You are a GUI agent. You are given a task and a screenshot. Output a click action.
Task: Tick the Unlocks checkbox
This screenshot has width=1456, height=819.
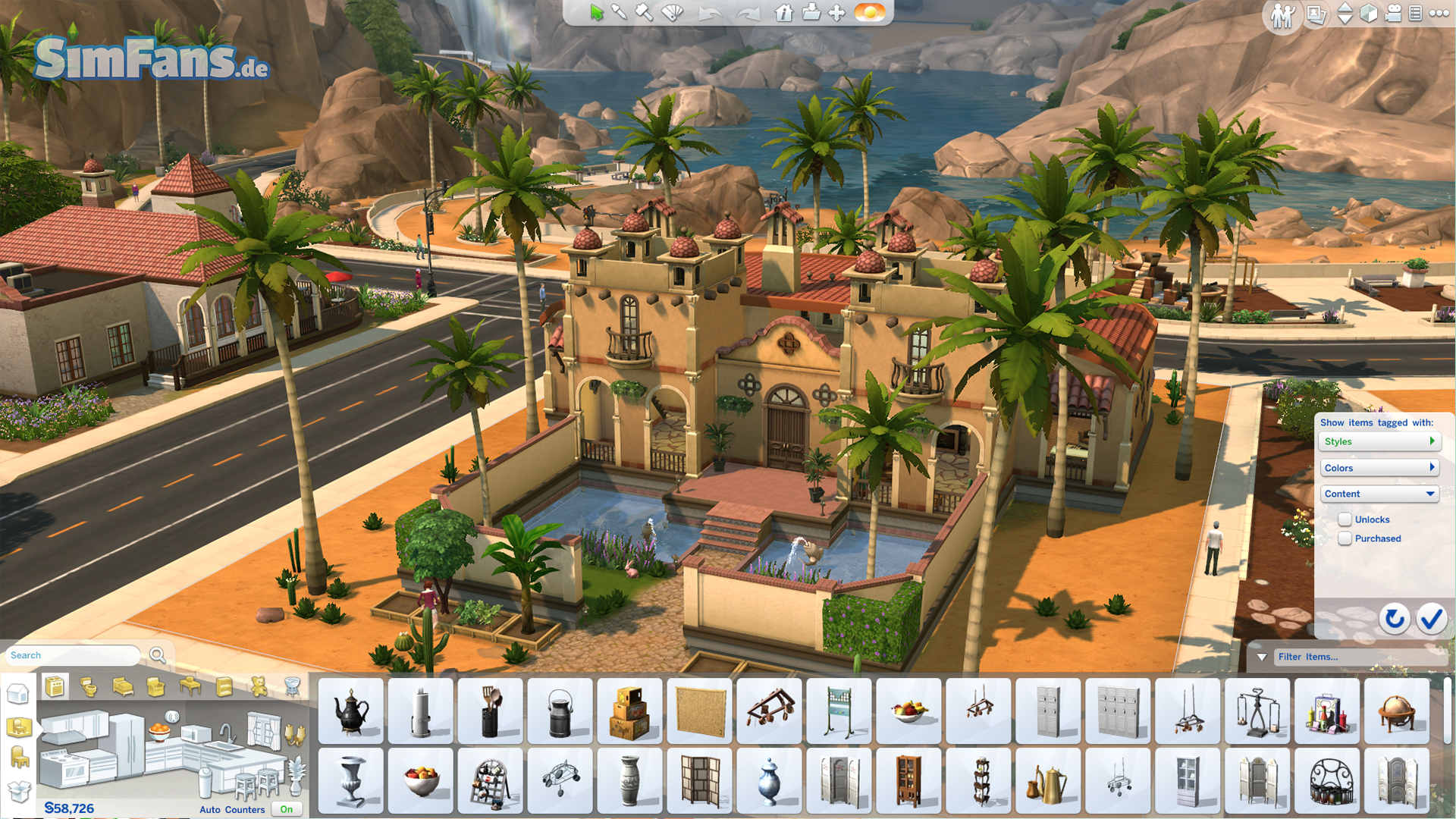click(1345, 519)
